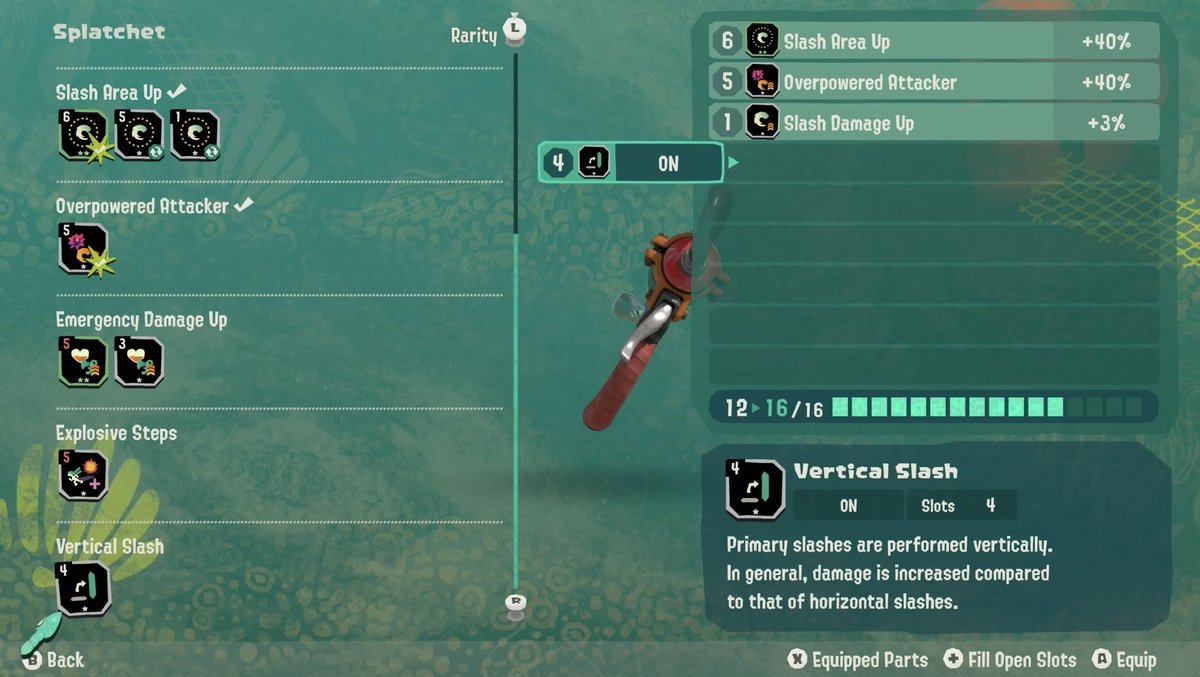Screen dimensions: 1200x677
Task: Select the equipped Slash Damage Up +3% row
Action: click(934, 123)
